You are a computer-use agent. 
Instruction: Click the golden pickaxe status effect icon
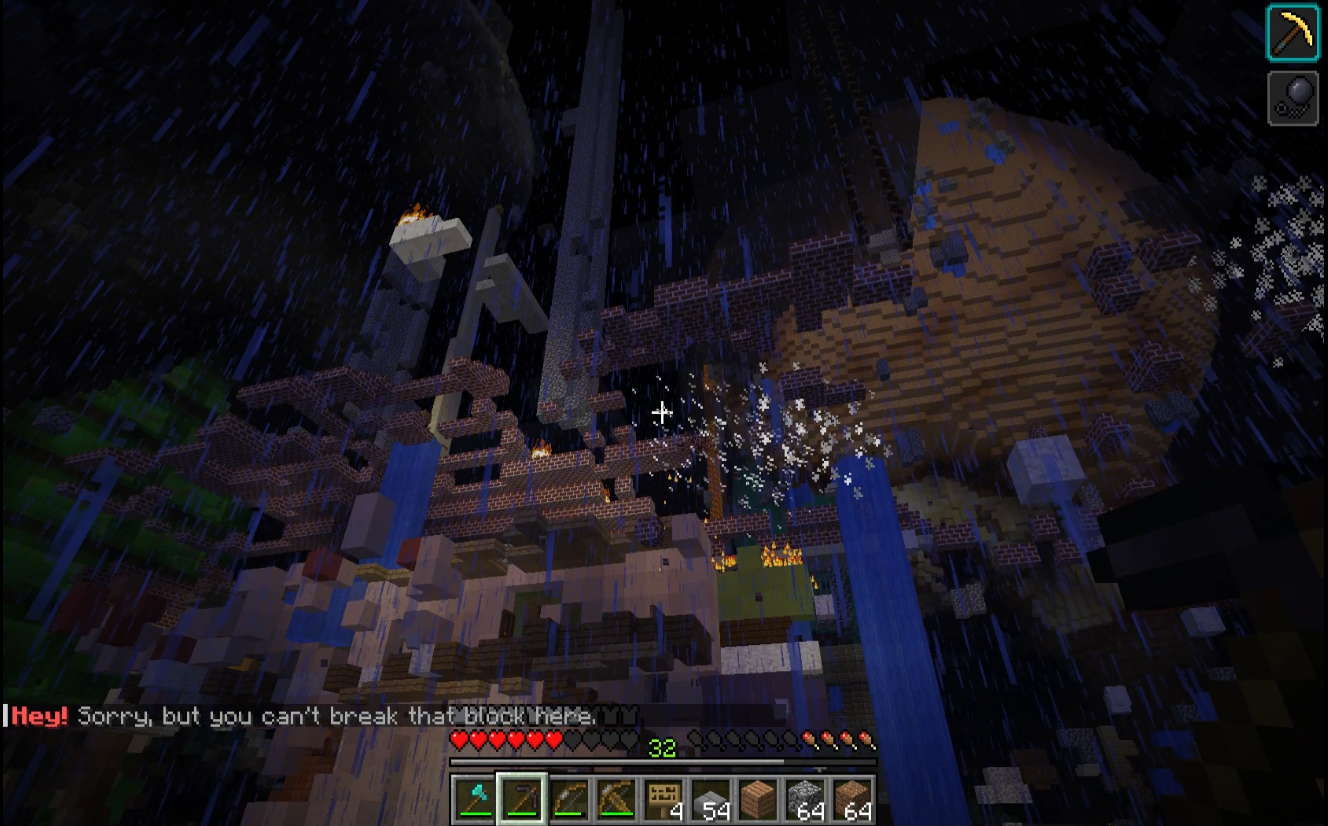click(x=1293, y=33)
